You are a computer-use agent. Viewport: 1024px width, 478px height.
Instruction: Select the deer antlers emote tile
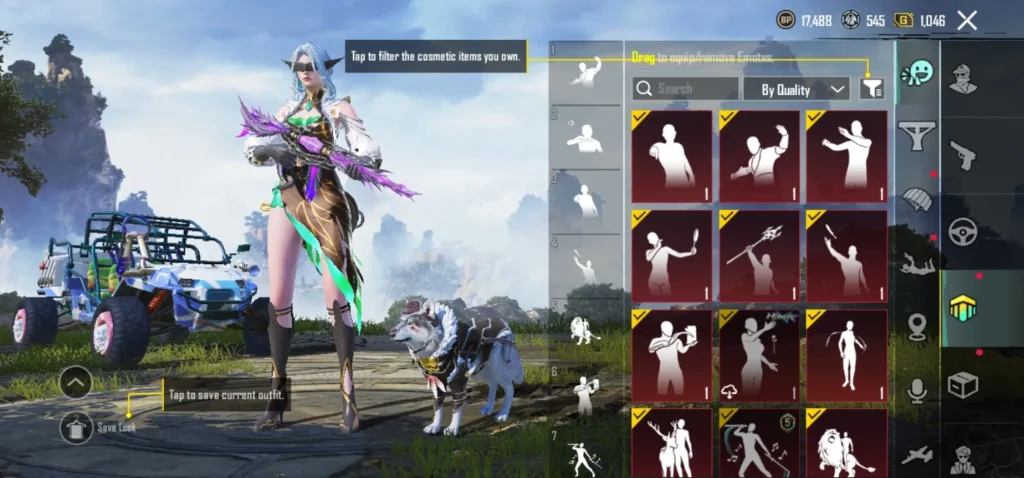pyautogui.click(x=671, y=444)
